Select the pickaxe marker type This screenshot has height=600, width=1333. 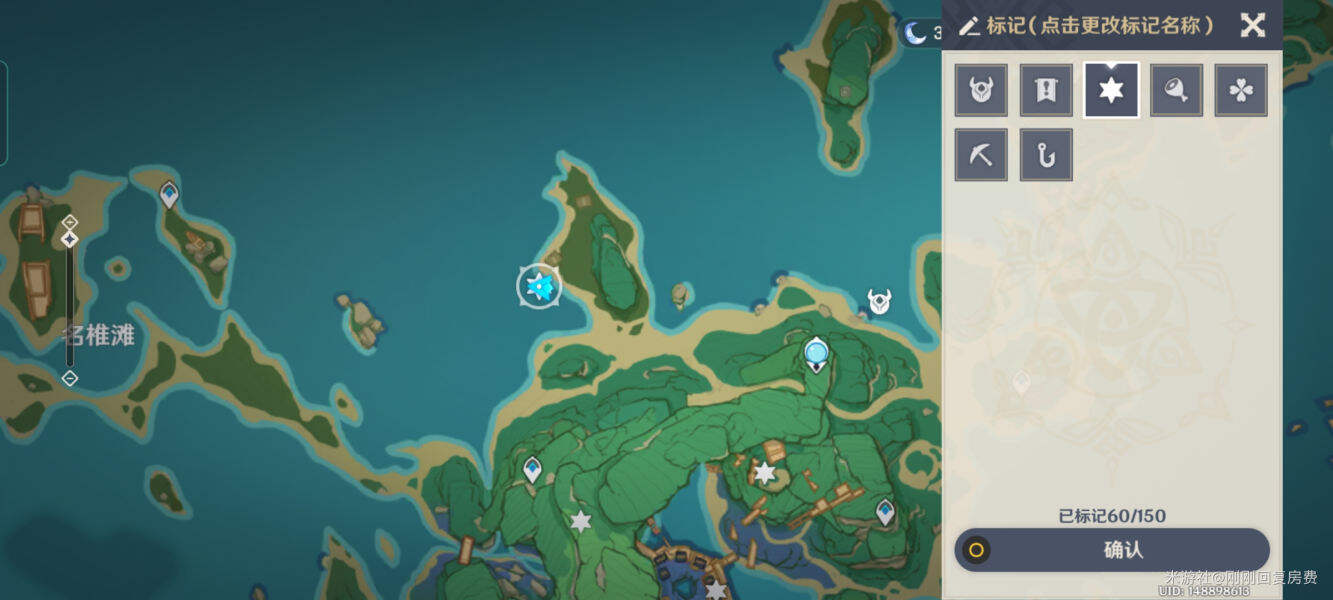click(981, 155)
